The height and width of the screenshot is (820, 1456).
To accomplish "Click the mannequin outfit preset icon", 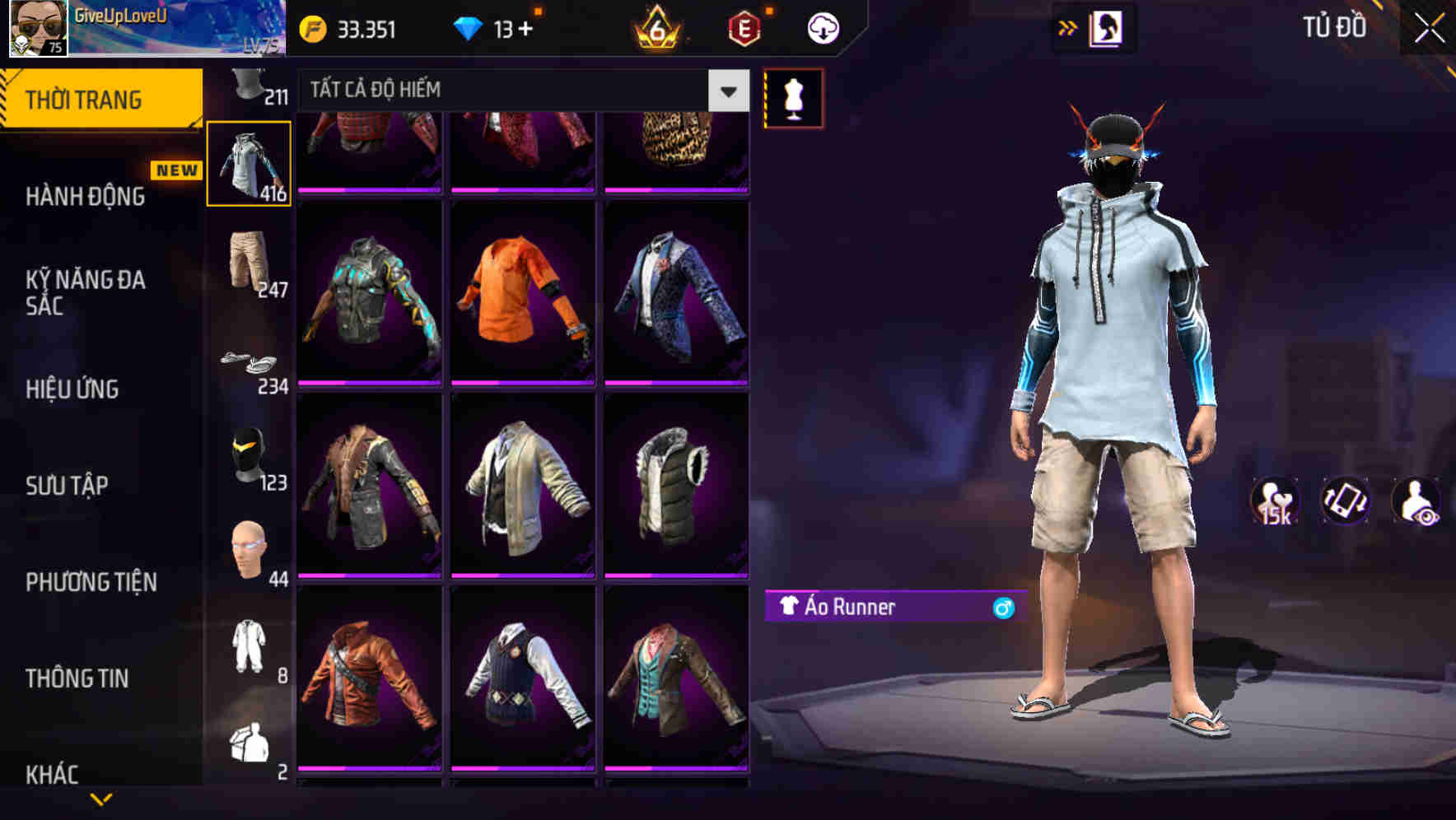I will tap(793, 97).
